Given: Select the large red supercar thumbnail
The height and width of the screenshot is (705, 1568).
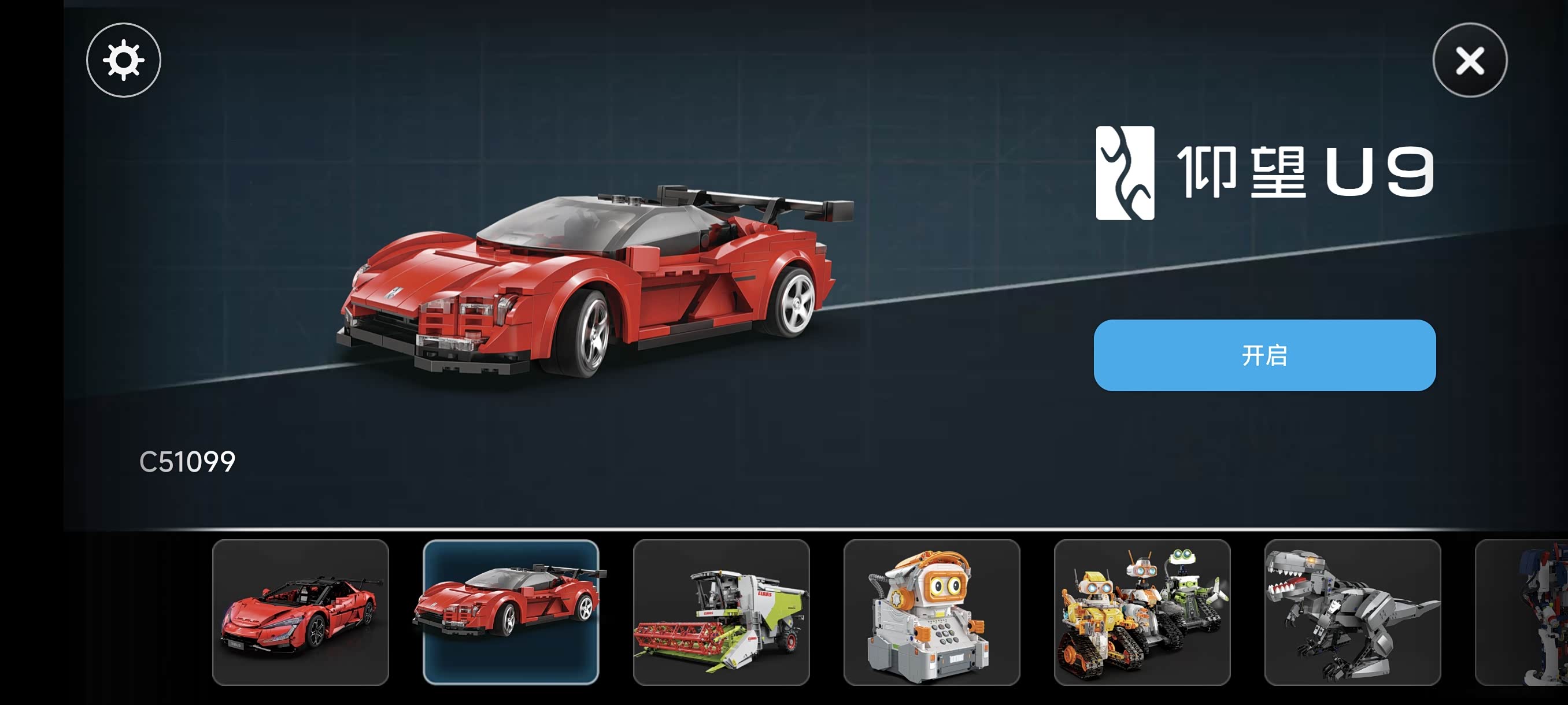Looking at the screenshot, I should (x=301, y=612).
